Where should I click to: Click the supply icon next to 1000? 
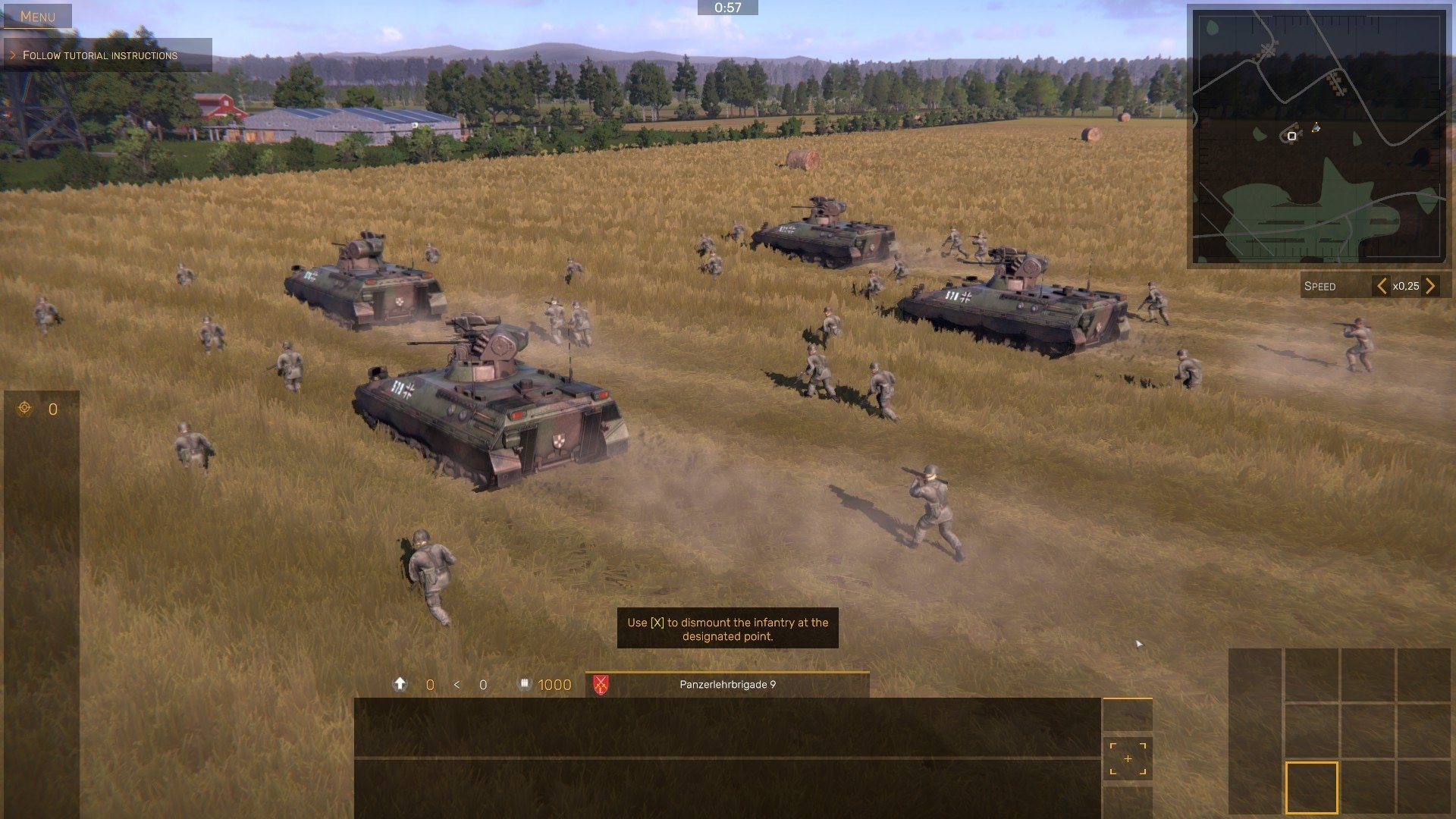pos(525,685)
